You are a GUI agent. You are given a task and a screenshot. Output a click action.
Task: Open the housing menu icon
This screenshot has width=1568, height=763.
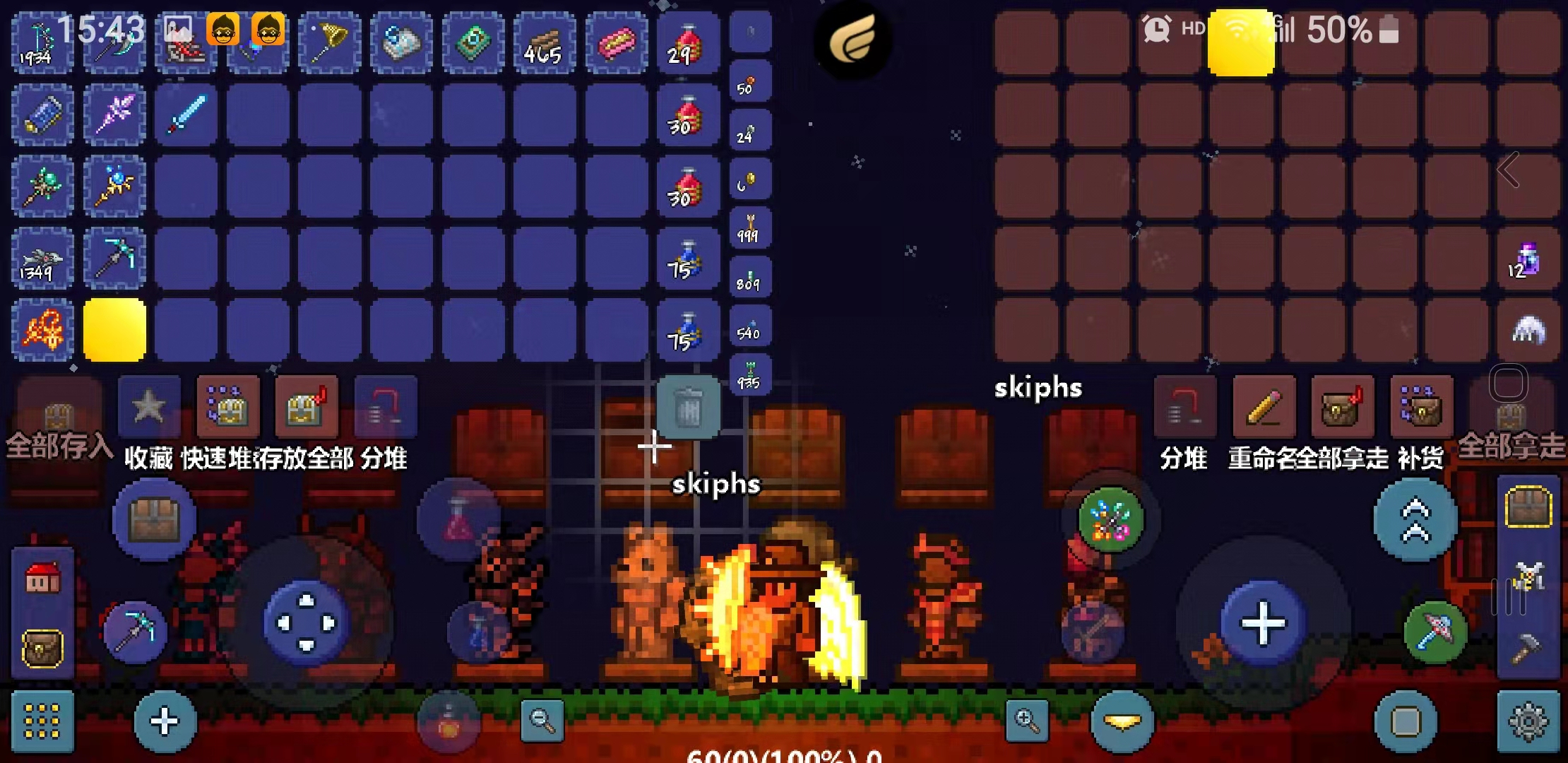[x=42, y=579]
